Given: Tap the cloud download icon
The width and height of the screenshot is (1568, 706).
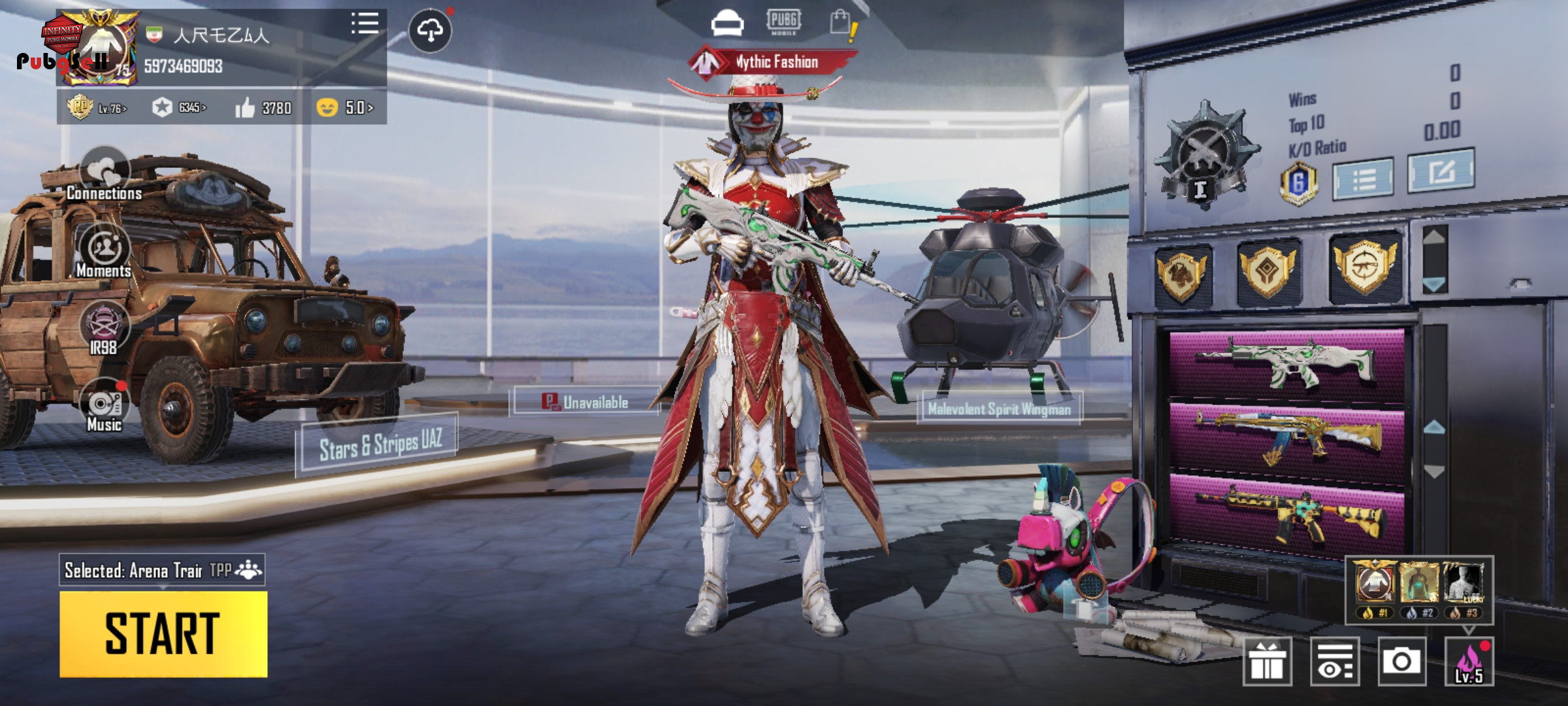Looking at the screenshot, I should click(430, 30).
